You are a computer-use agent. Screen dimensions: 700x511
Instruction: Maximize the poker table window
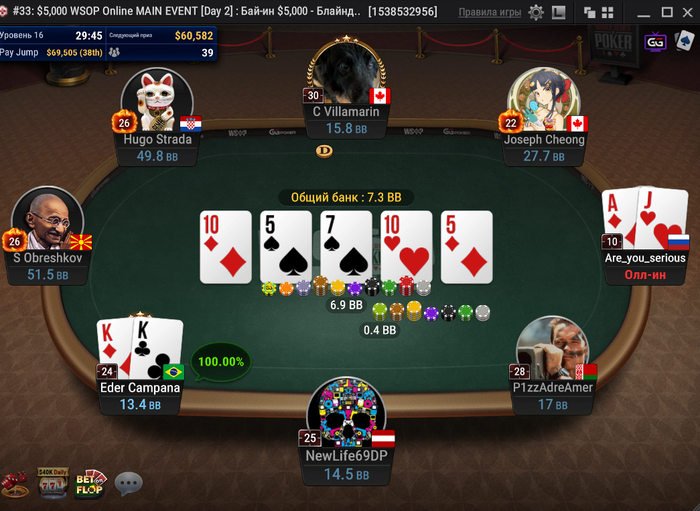[666, 13]
